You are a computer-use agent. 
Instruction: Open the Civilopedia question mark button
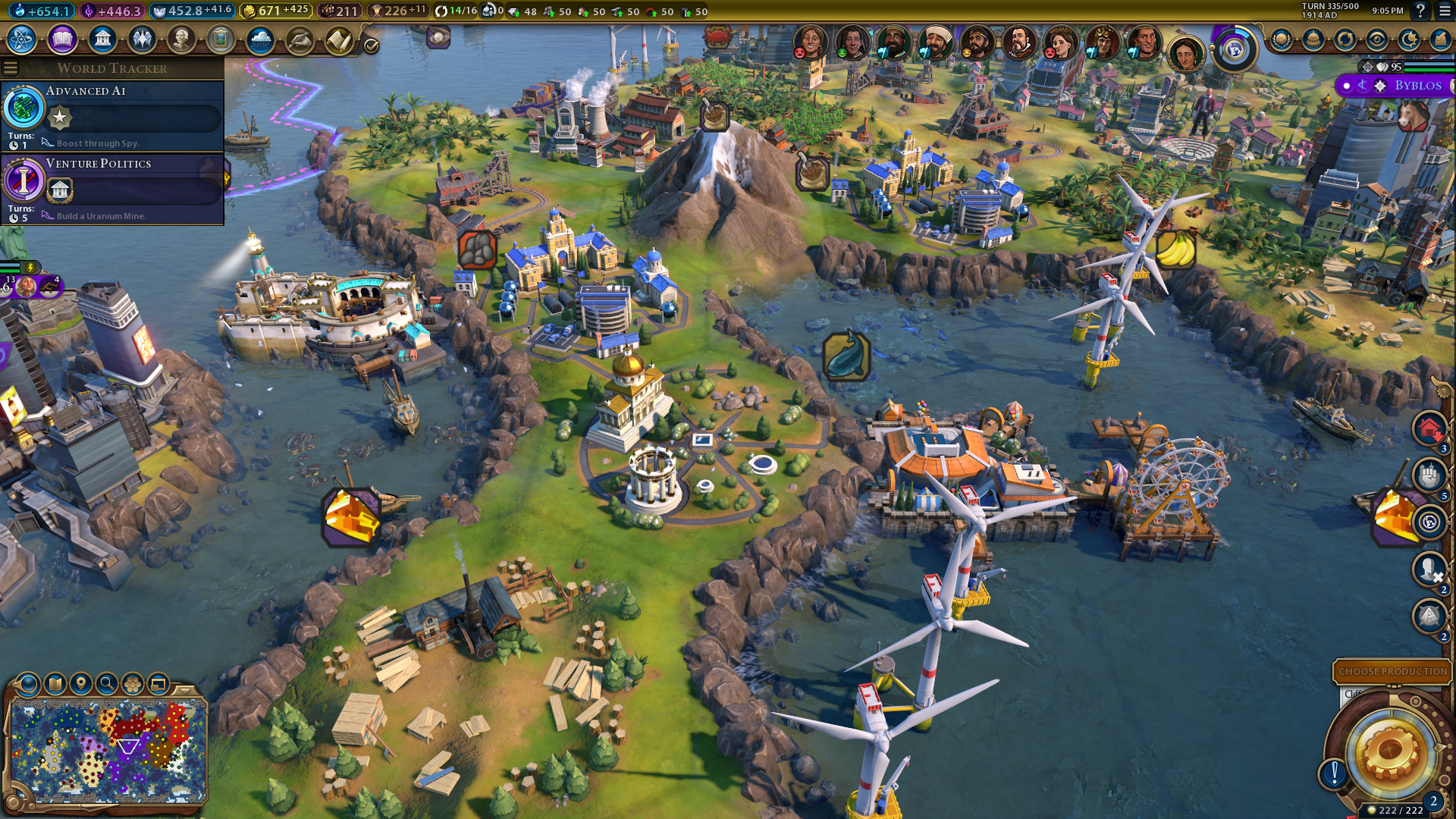point(1420,11)
